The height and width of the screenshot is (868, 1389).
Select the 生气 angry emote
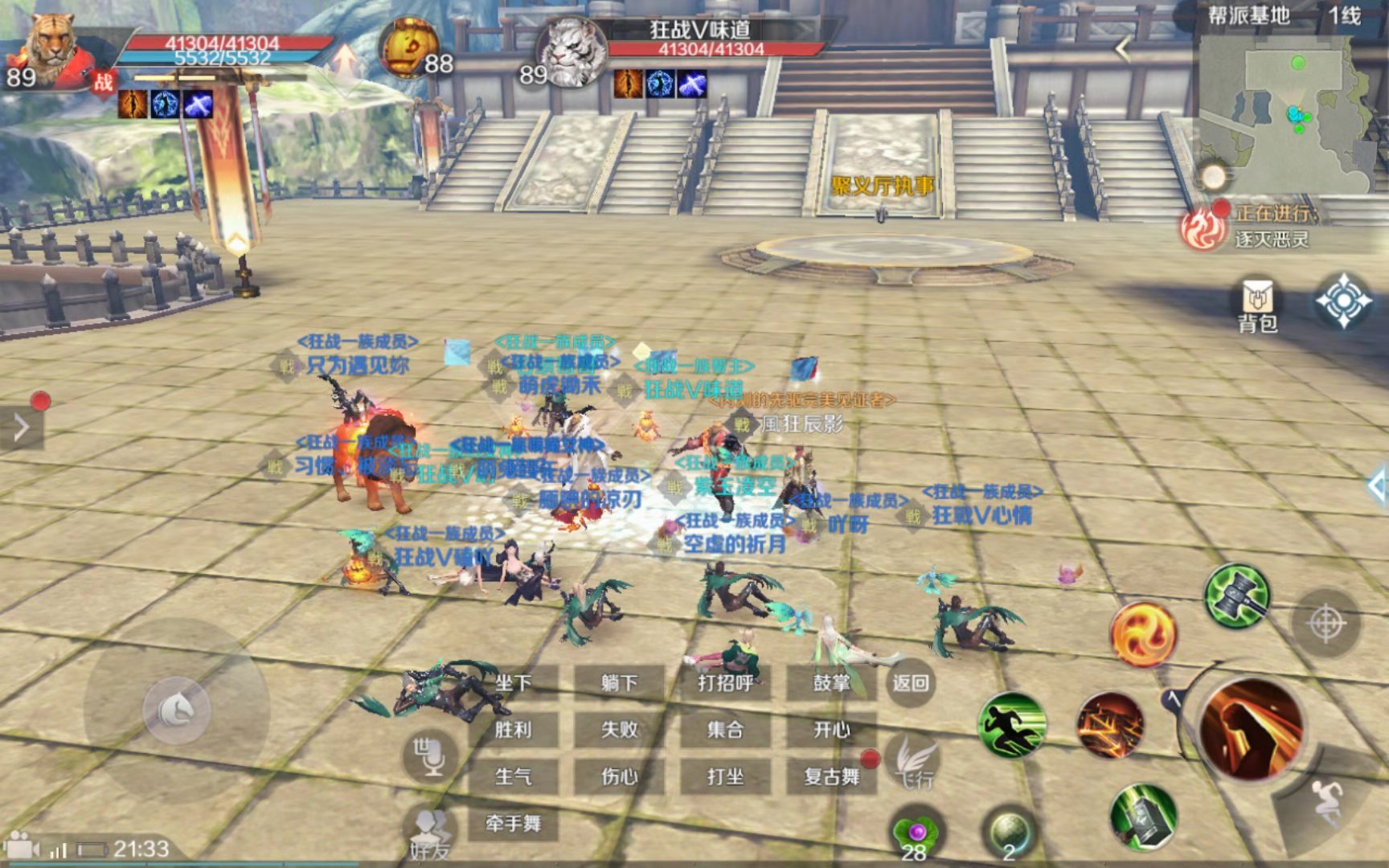514,776
